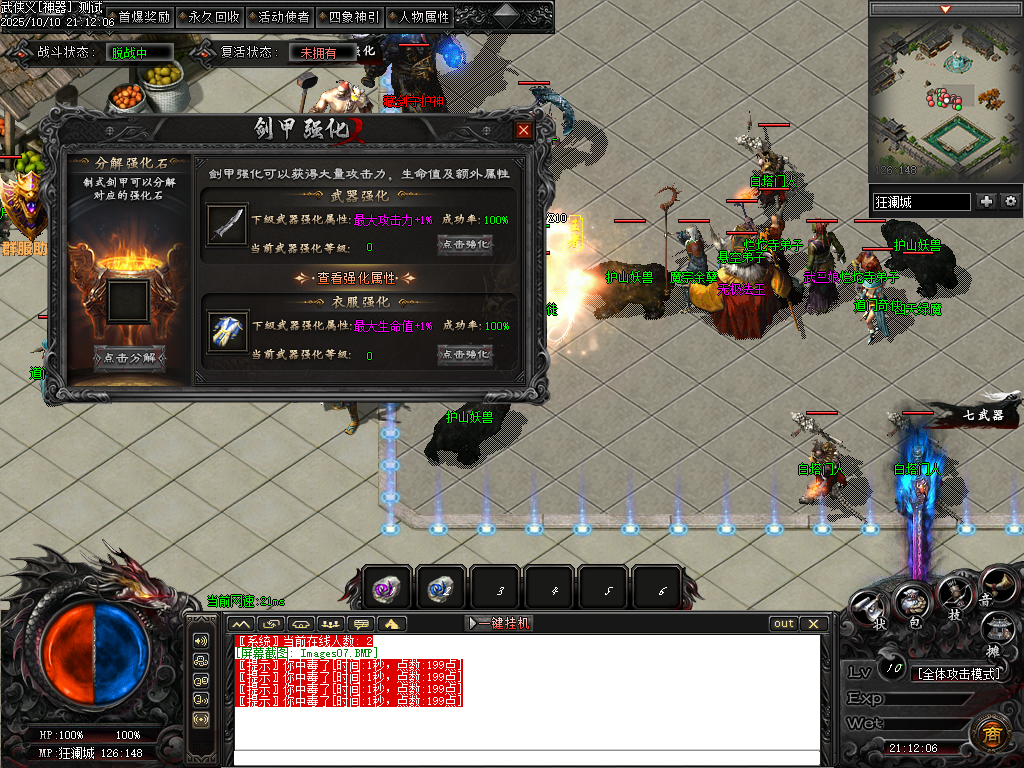The height and width of the screenshot is (768, 1024).
Task: Open the 永久回收 menu
Action: (213, 17)
